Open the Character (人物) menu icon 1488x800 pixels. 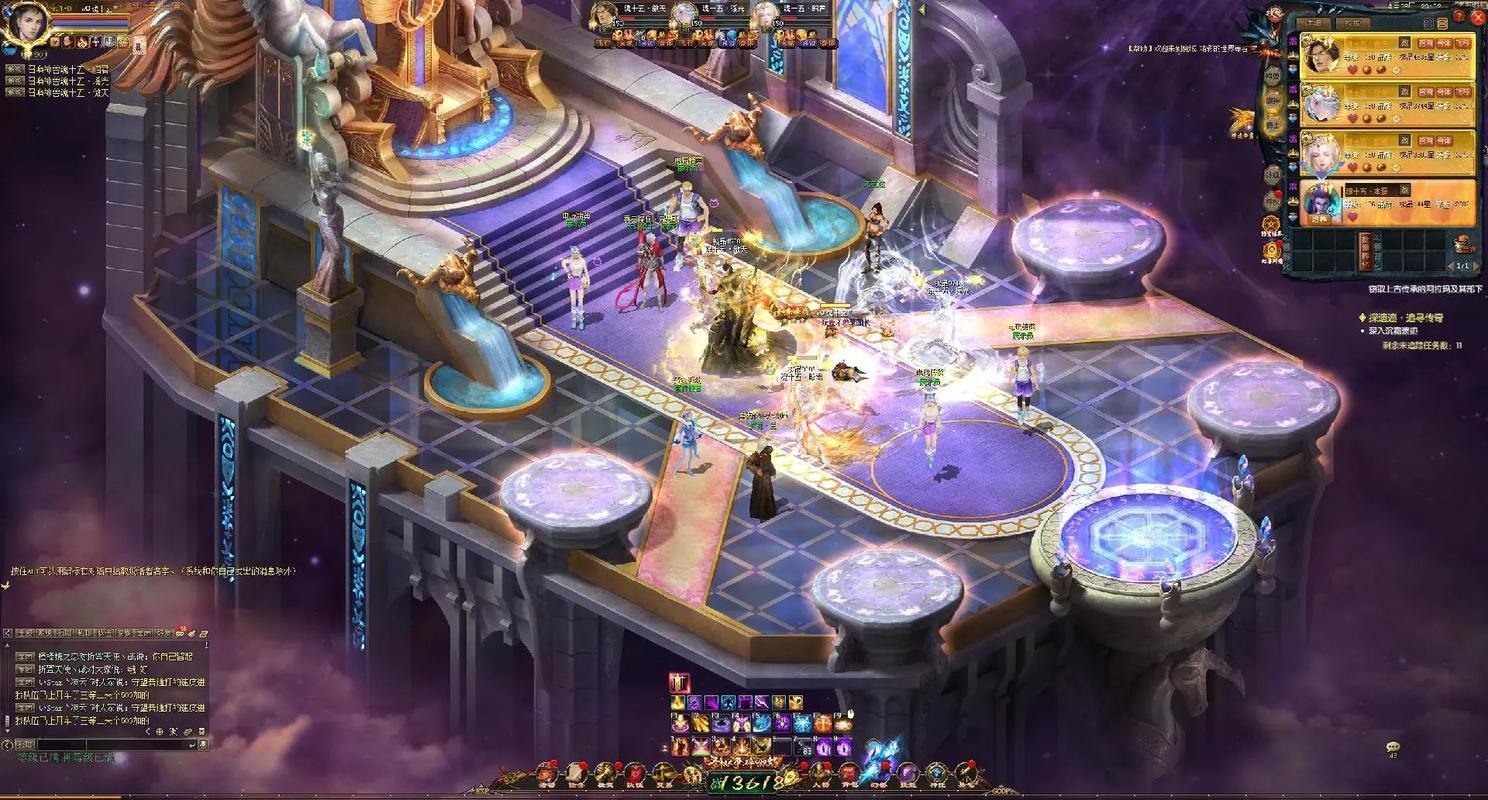pos(820,772)
